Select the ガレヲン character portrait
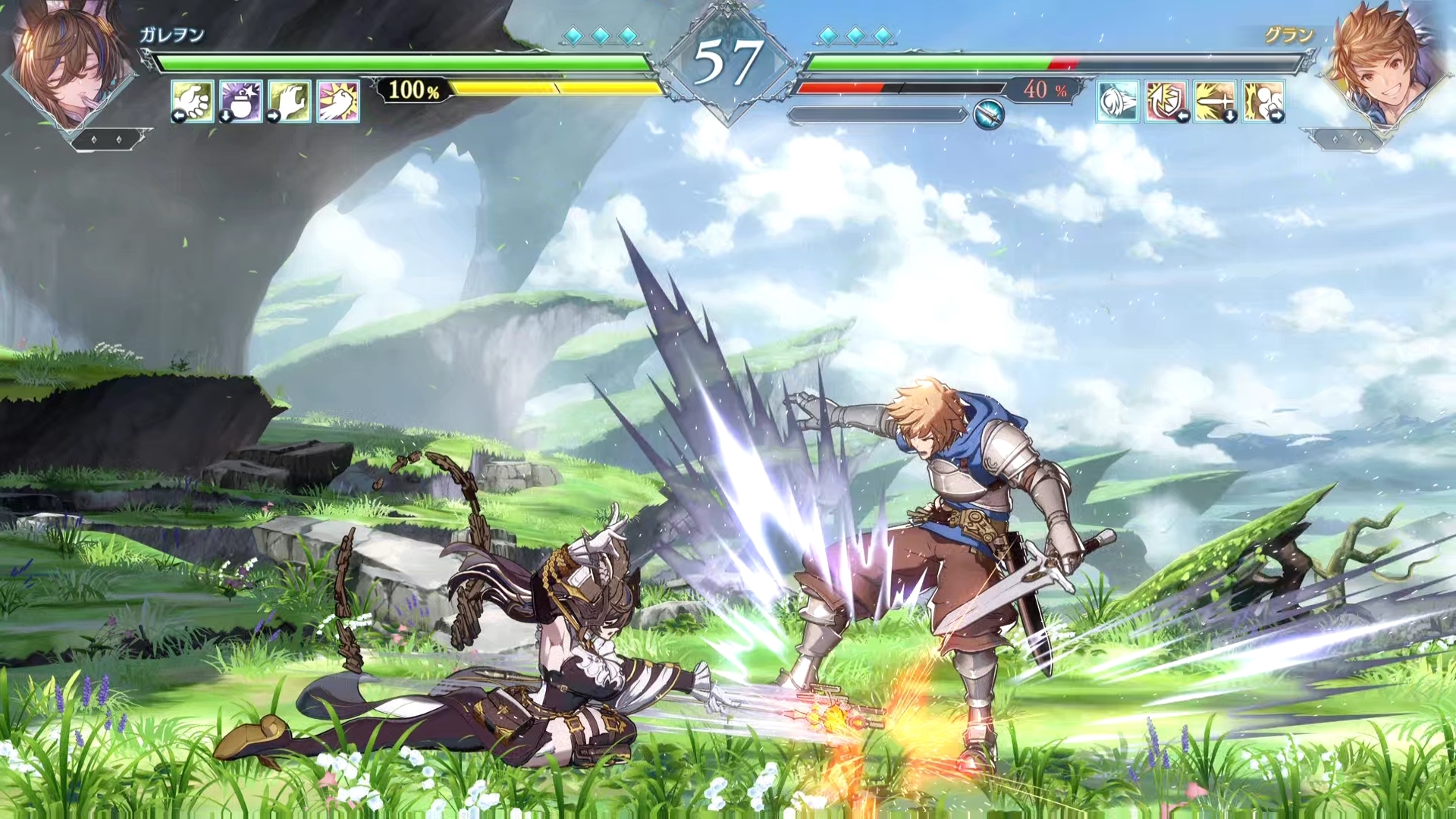 point(70,64)
